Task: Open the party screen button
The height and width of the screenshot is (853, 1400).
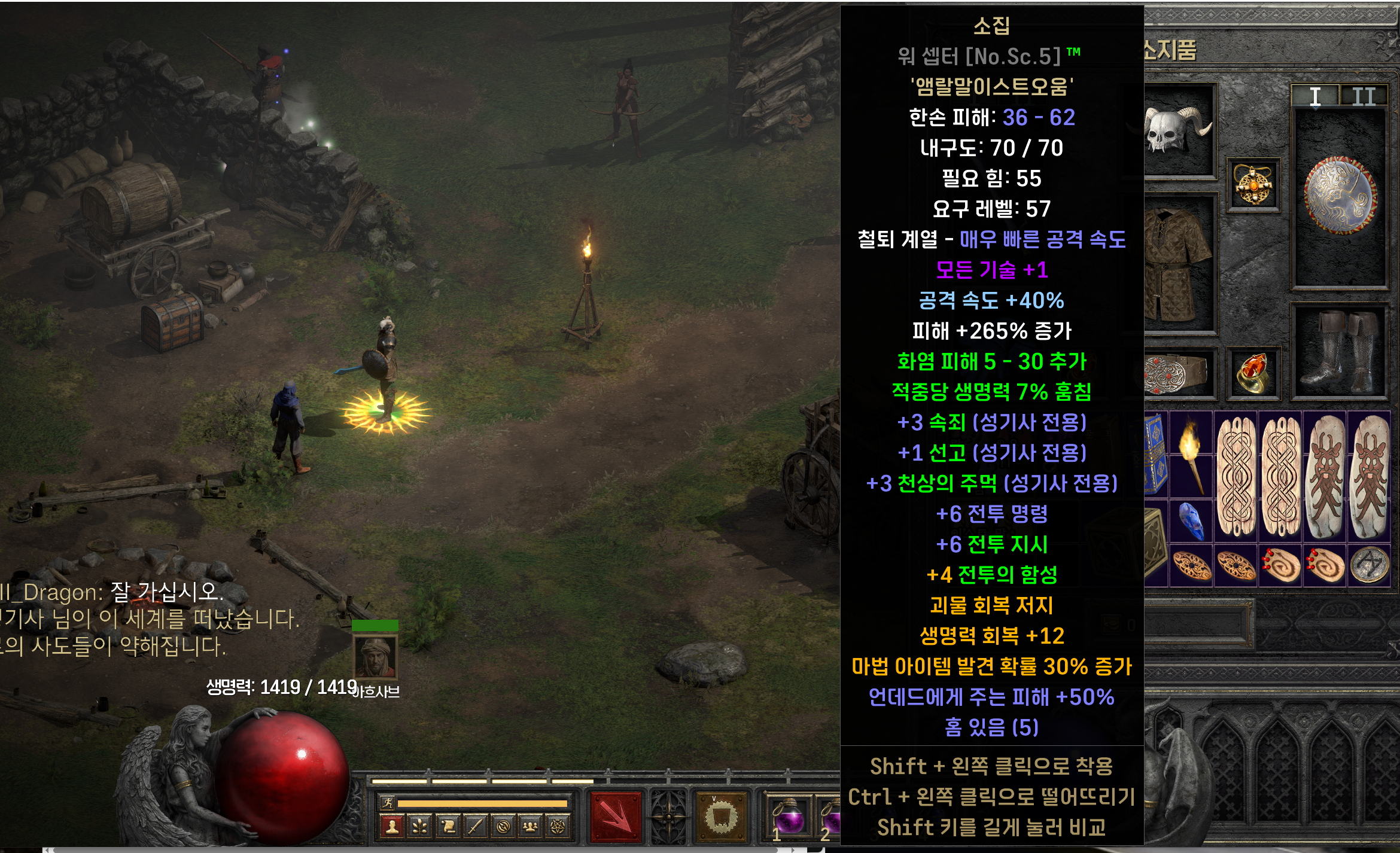Action: click(530, 827)
